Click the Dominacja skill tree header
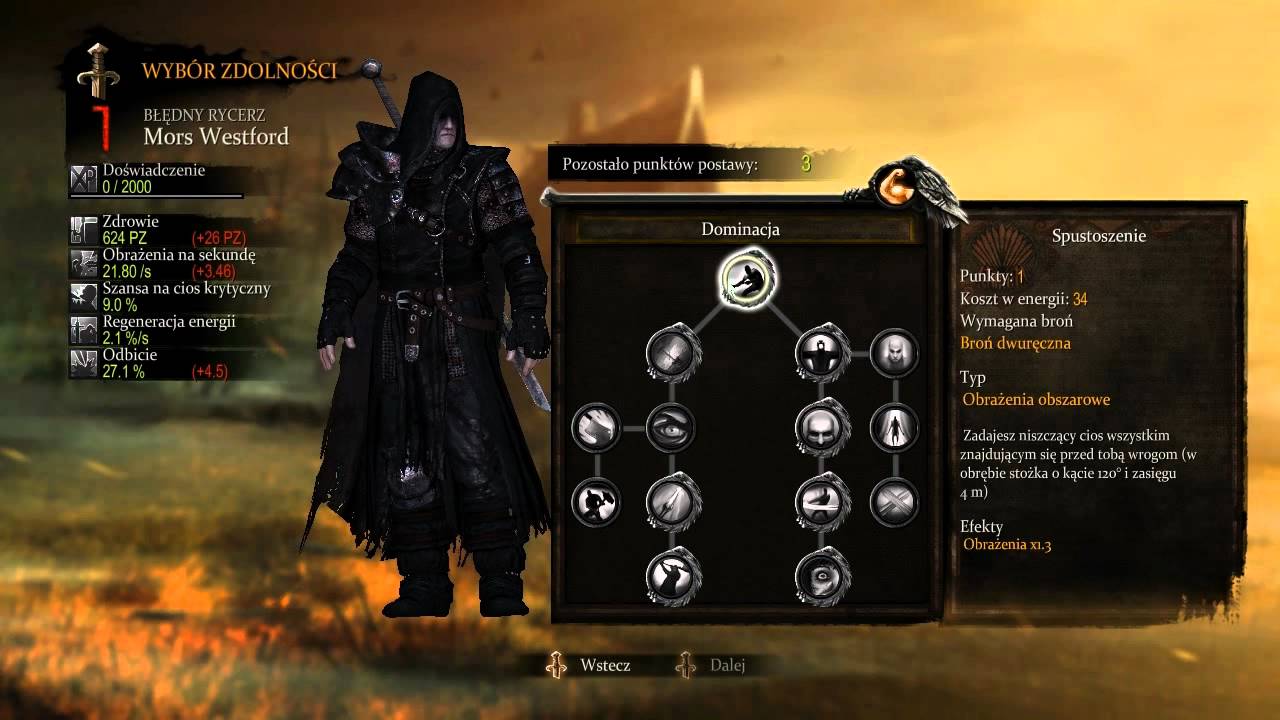The image size is (1280, 720). click(x=740, y=229)
